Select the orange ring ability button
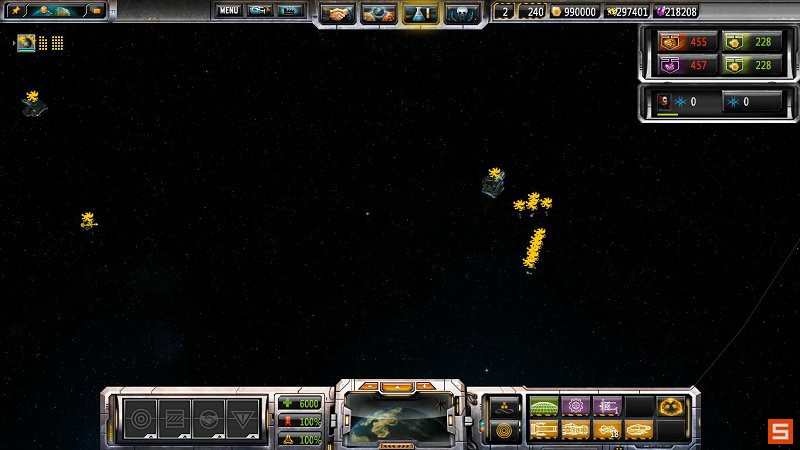 (503, 430)
